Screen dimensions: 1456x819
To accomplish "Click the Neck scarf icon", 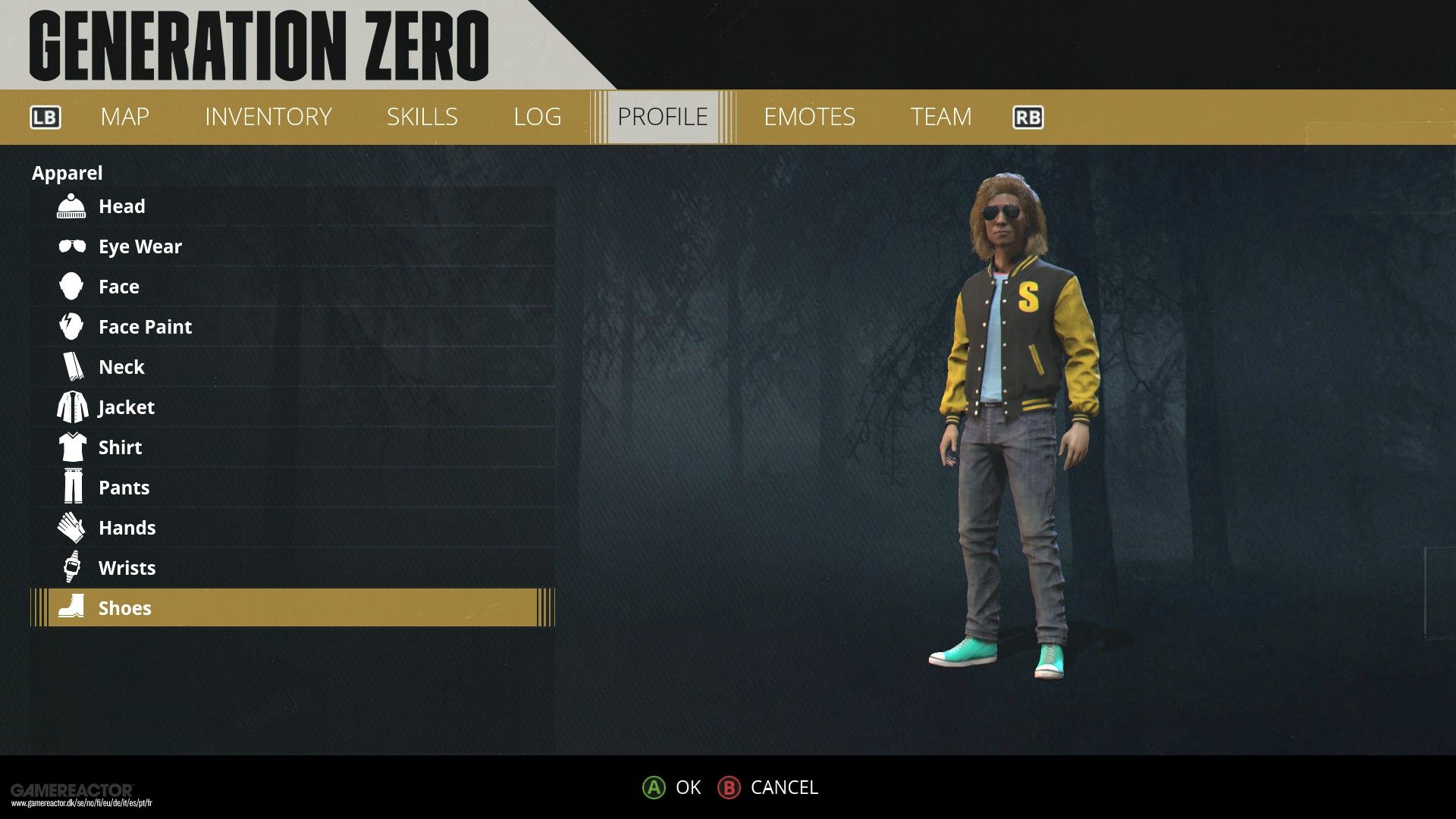I will 71,366.
